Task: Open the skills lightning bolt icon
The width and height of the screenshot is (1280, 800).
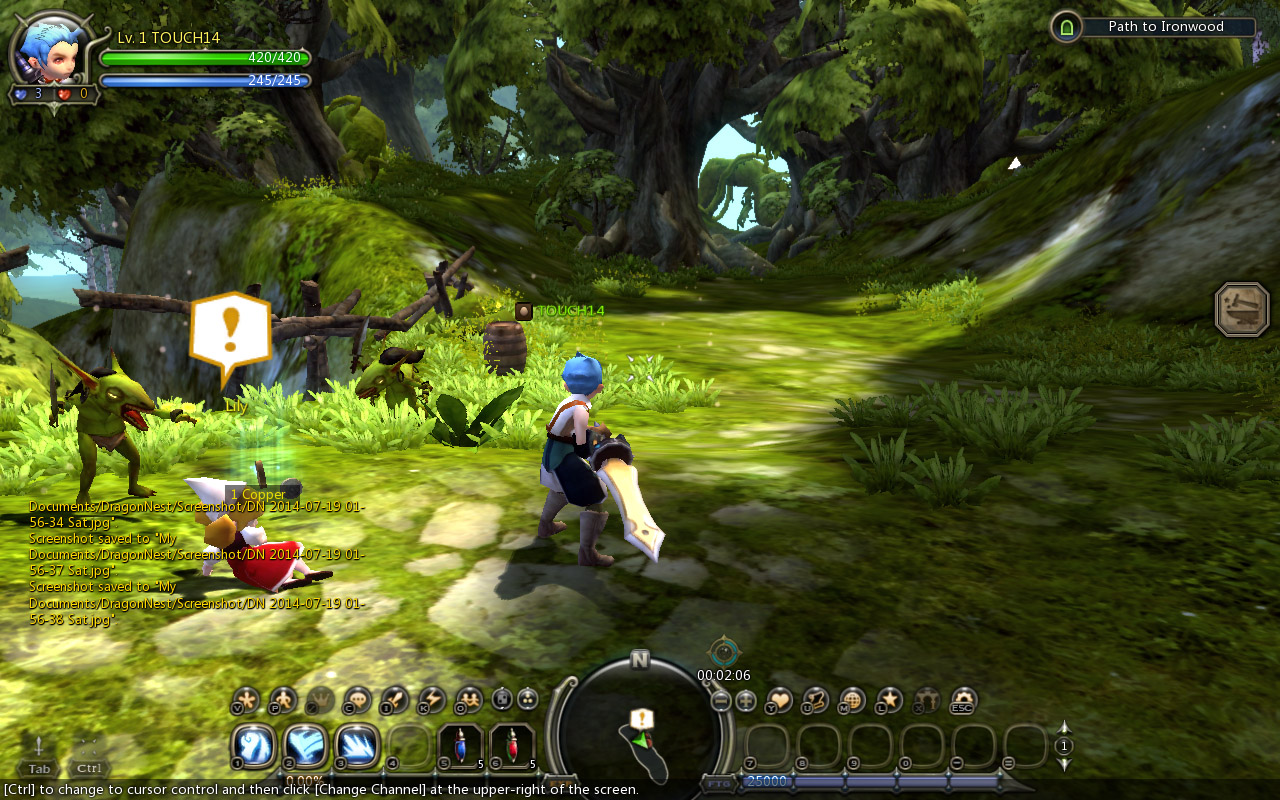Action: (x=431, y=700)
